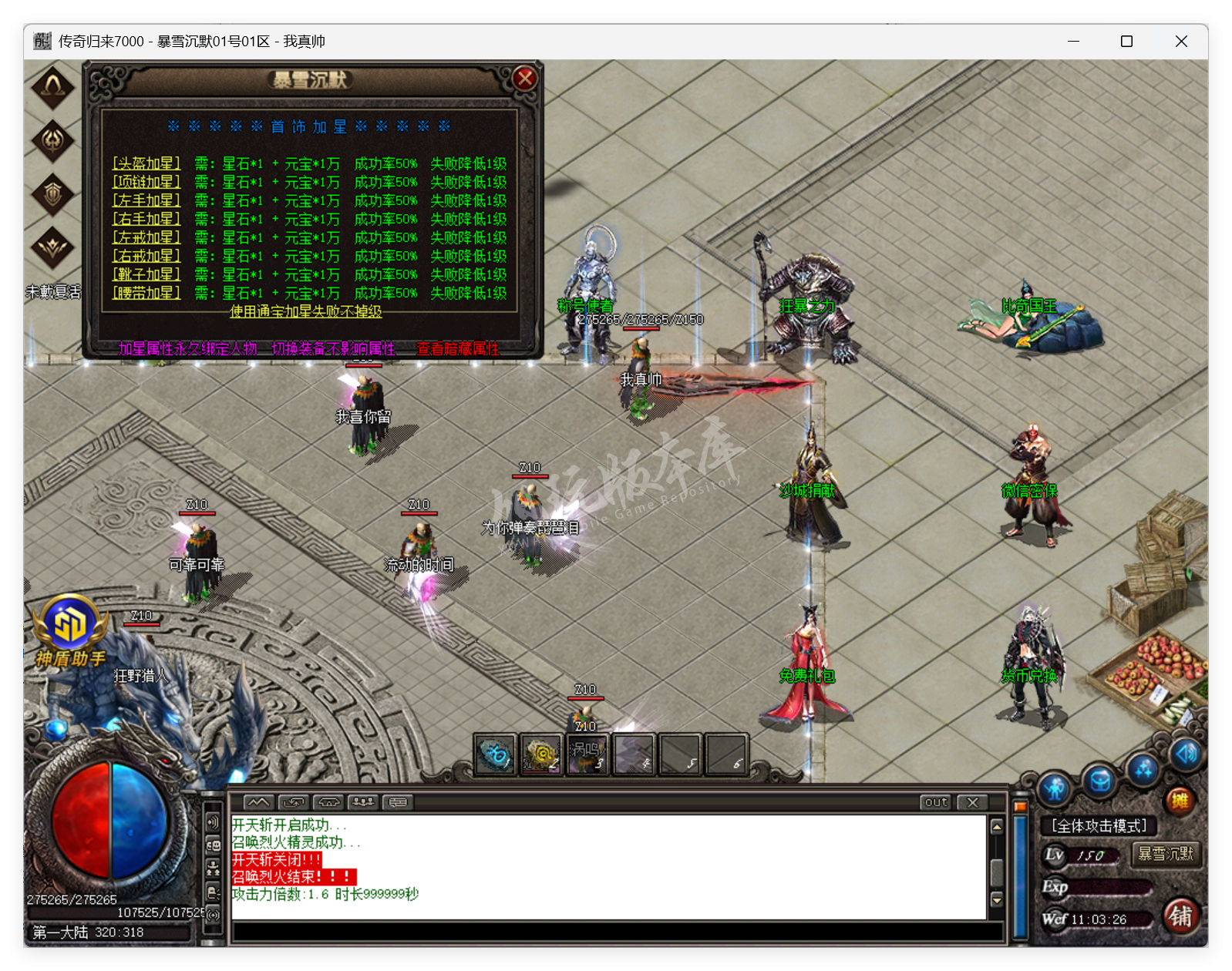Toggle the 全体攻击模式 attack mode
Screen dimensions: 1232x971
point(1099,825)
